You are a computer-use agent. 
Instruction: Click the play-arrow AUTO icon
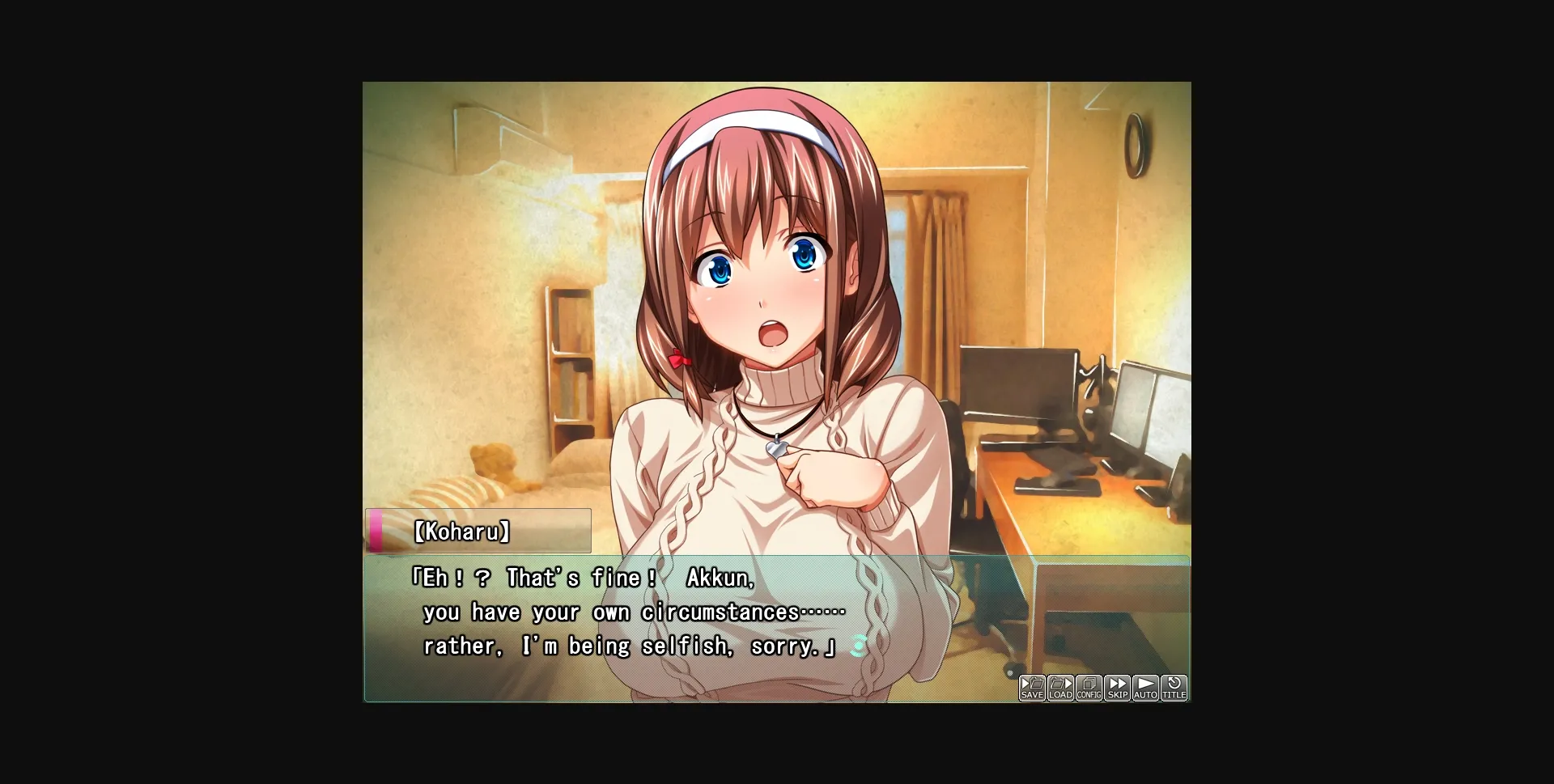coord(1145,686)
